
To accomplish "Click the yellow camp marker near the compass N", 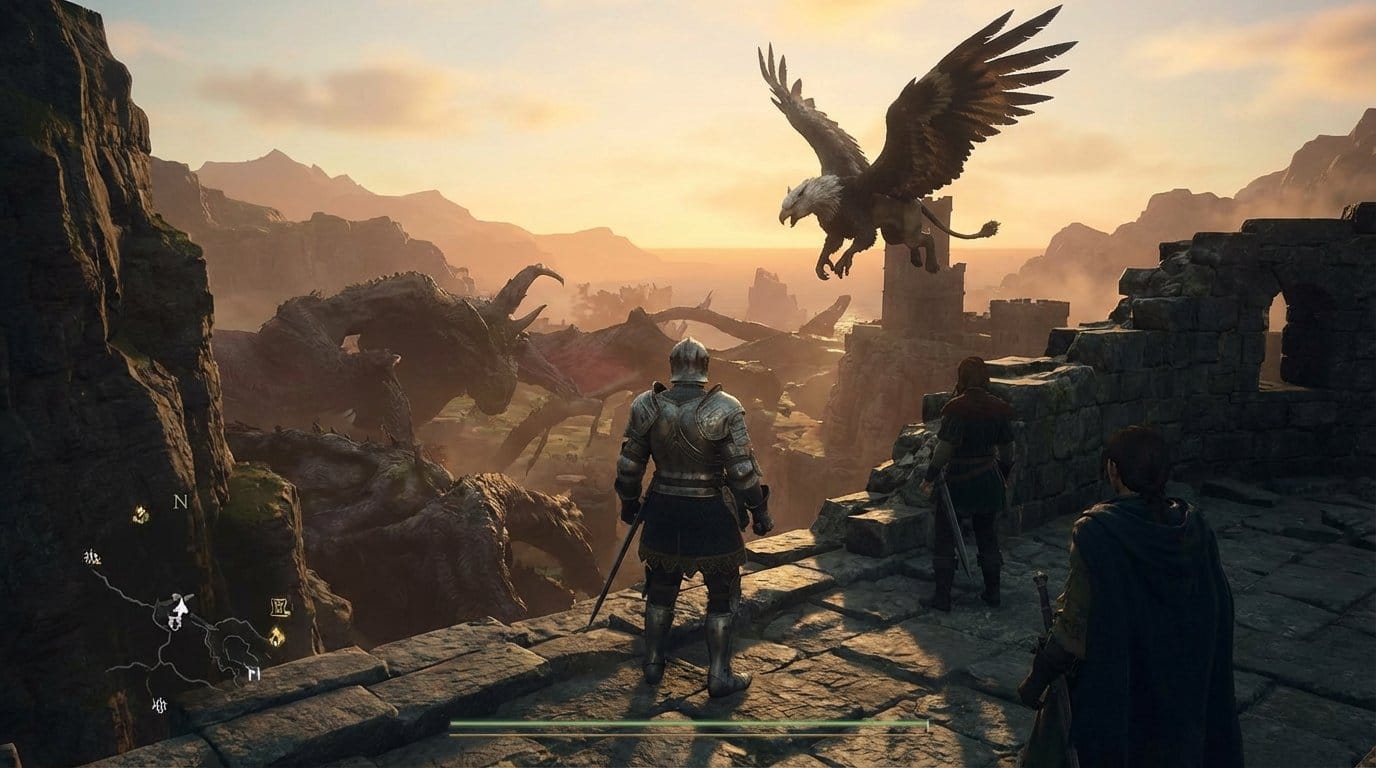I will [x=140, y=515].
